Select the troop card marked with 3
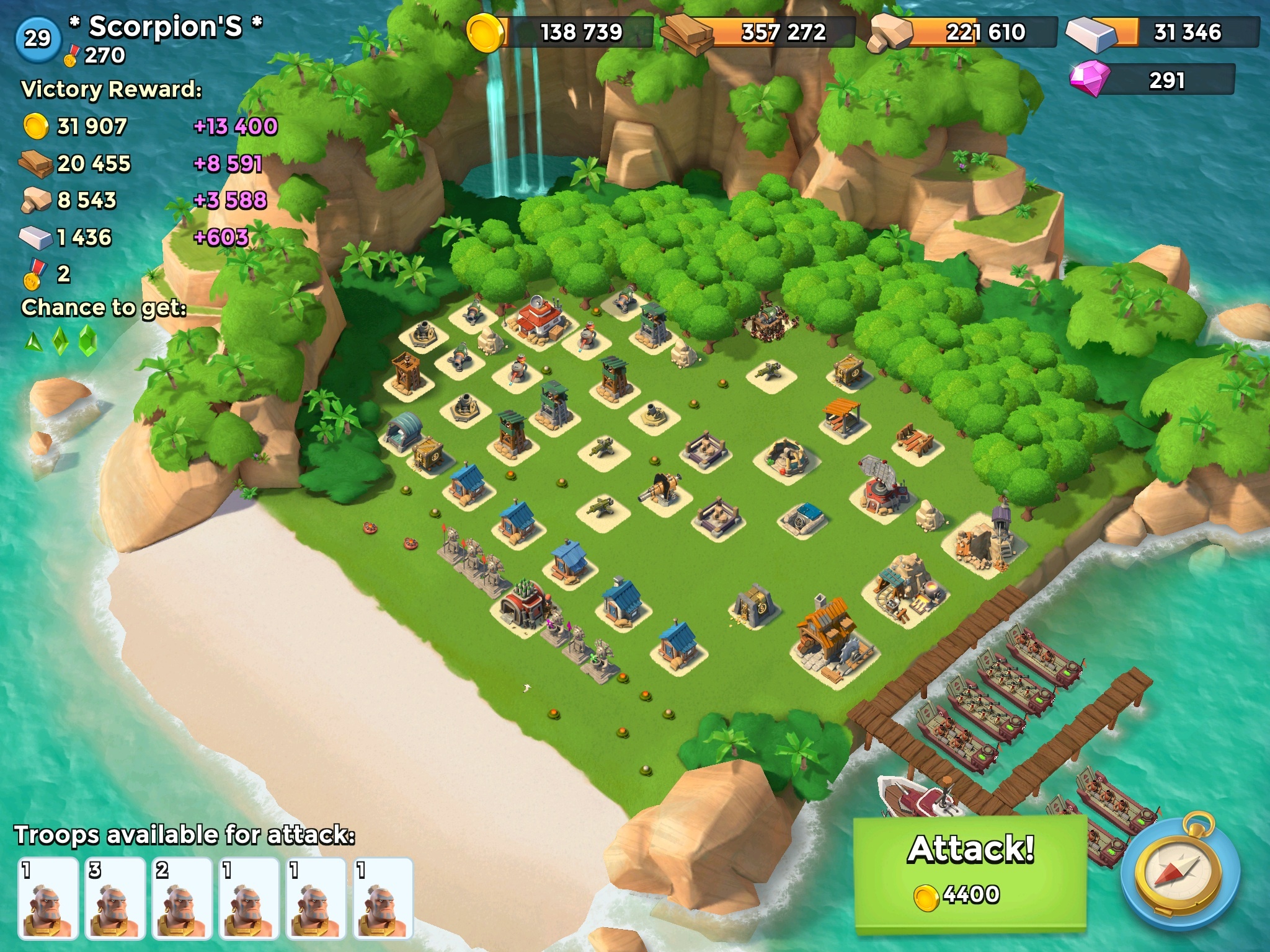Viewport: 1270px width, 952px height. 115,897
